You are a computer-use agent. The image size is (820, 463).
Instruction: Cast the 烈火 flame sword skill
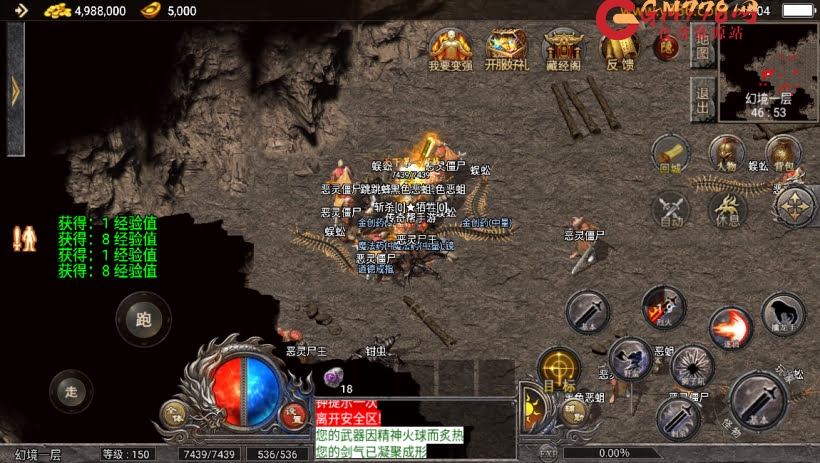point(662,306)
